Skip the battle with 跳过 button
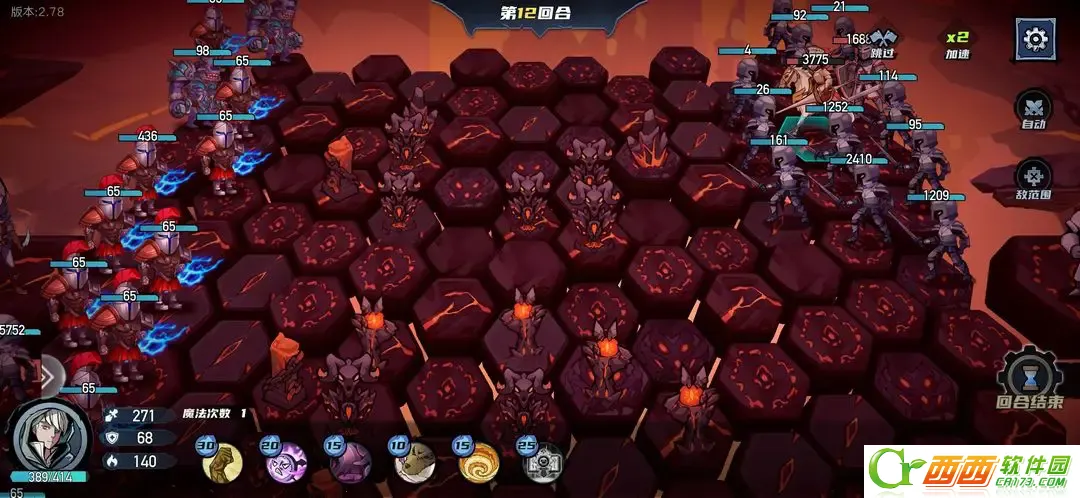The image size is (1080, 498). pyautogui.click(x=883, y=41)
